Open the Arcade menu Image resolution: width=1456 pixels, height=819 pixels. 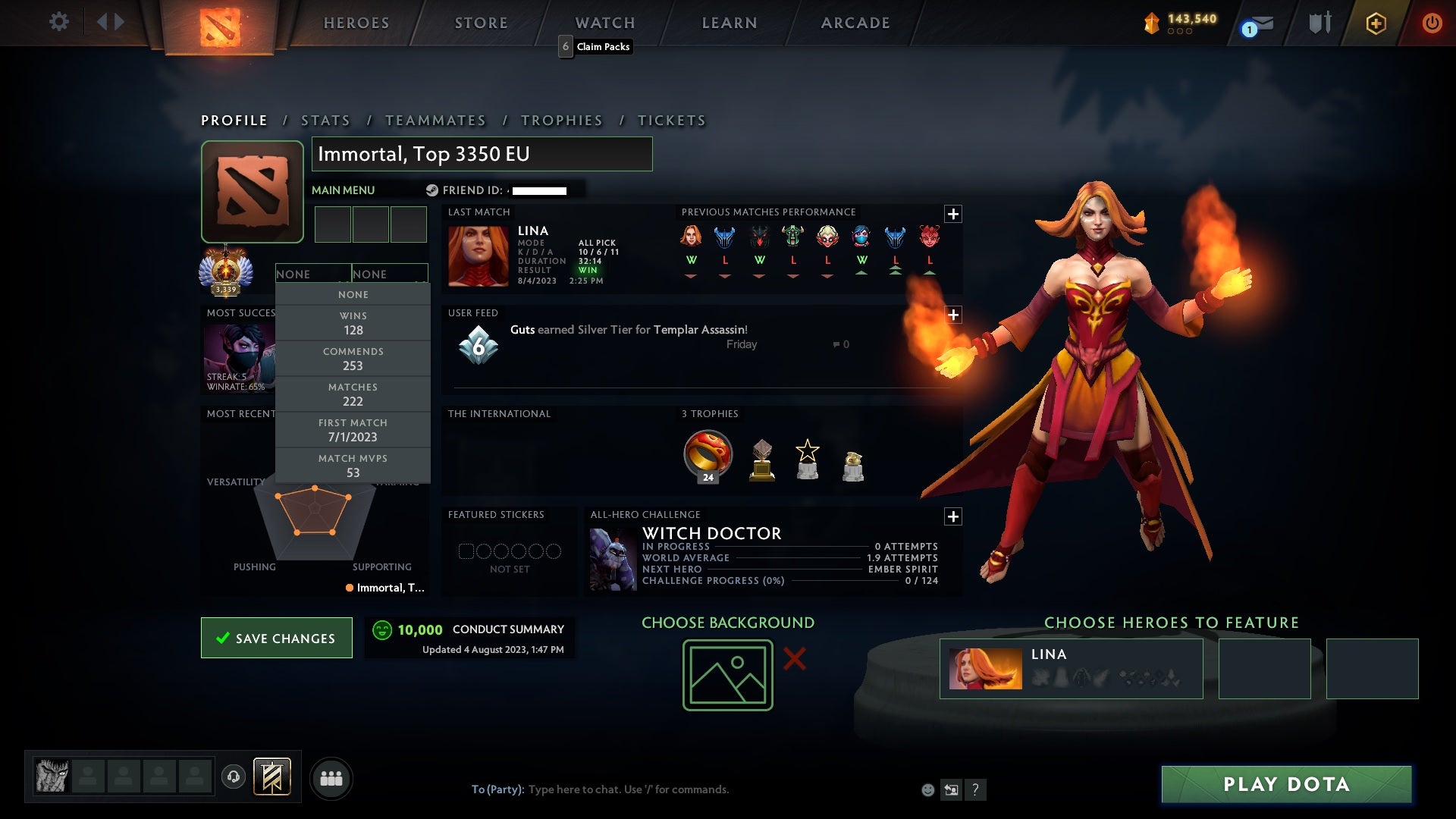(855, 23)
